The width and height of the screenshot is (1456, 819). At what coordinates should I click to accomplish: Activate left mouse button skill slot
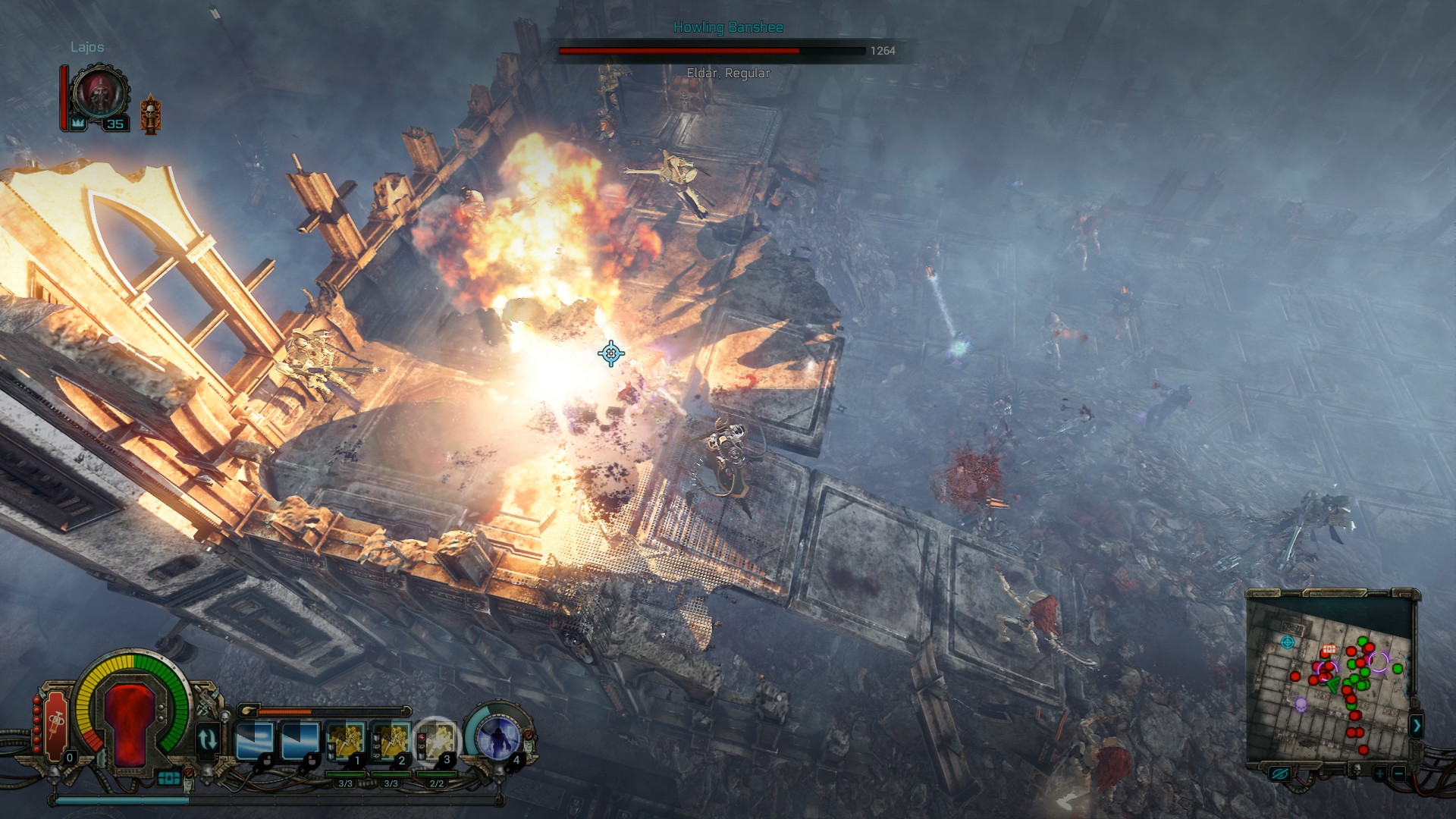click(x=256, y=740)
